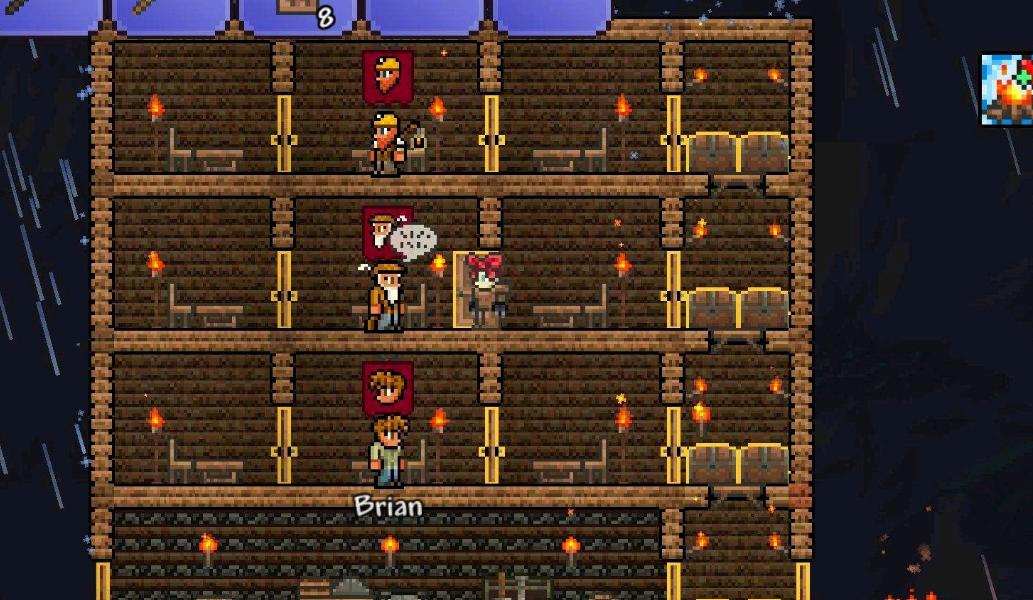Select the mining-helmet NPC housing banner
Screen dimensions: 1033x600
click(388, 77)
